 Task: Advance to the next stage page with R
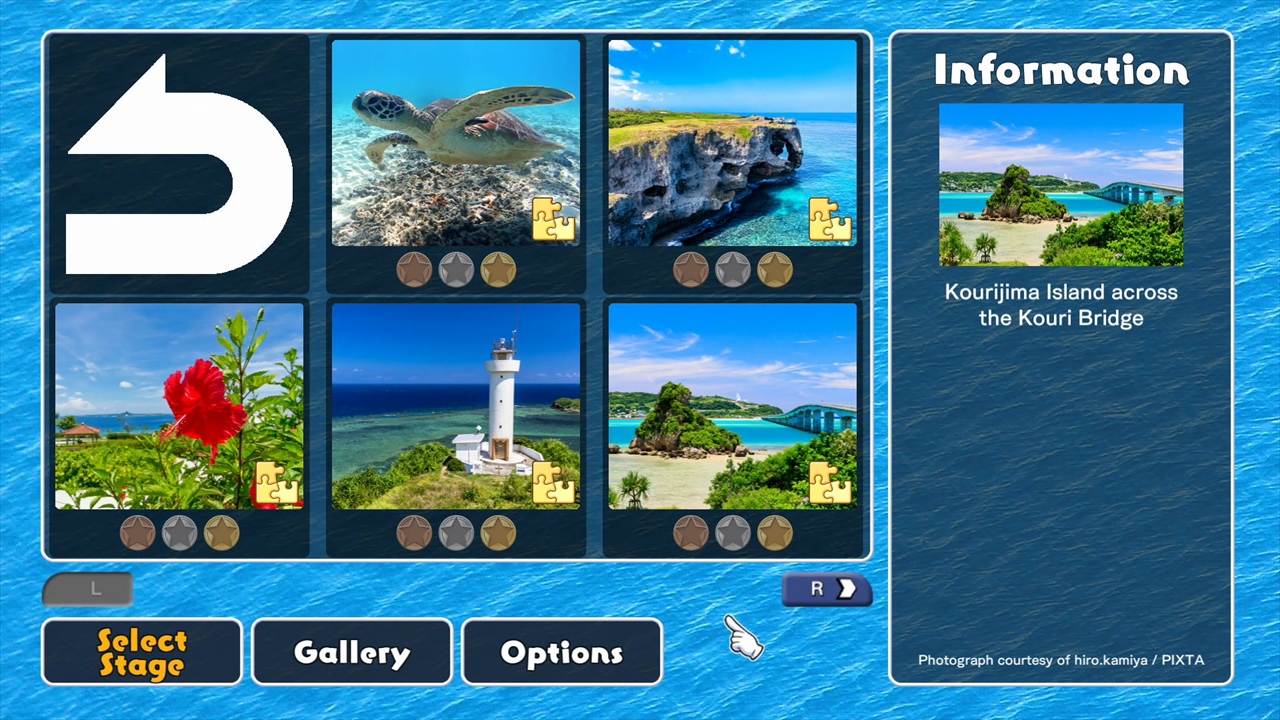click(x=827, y=589)
